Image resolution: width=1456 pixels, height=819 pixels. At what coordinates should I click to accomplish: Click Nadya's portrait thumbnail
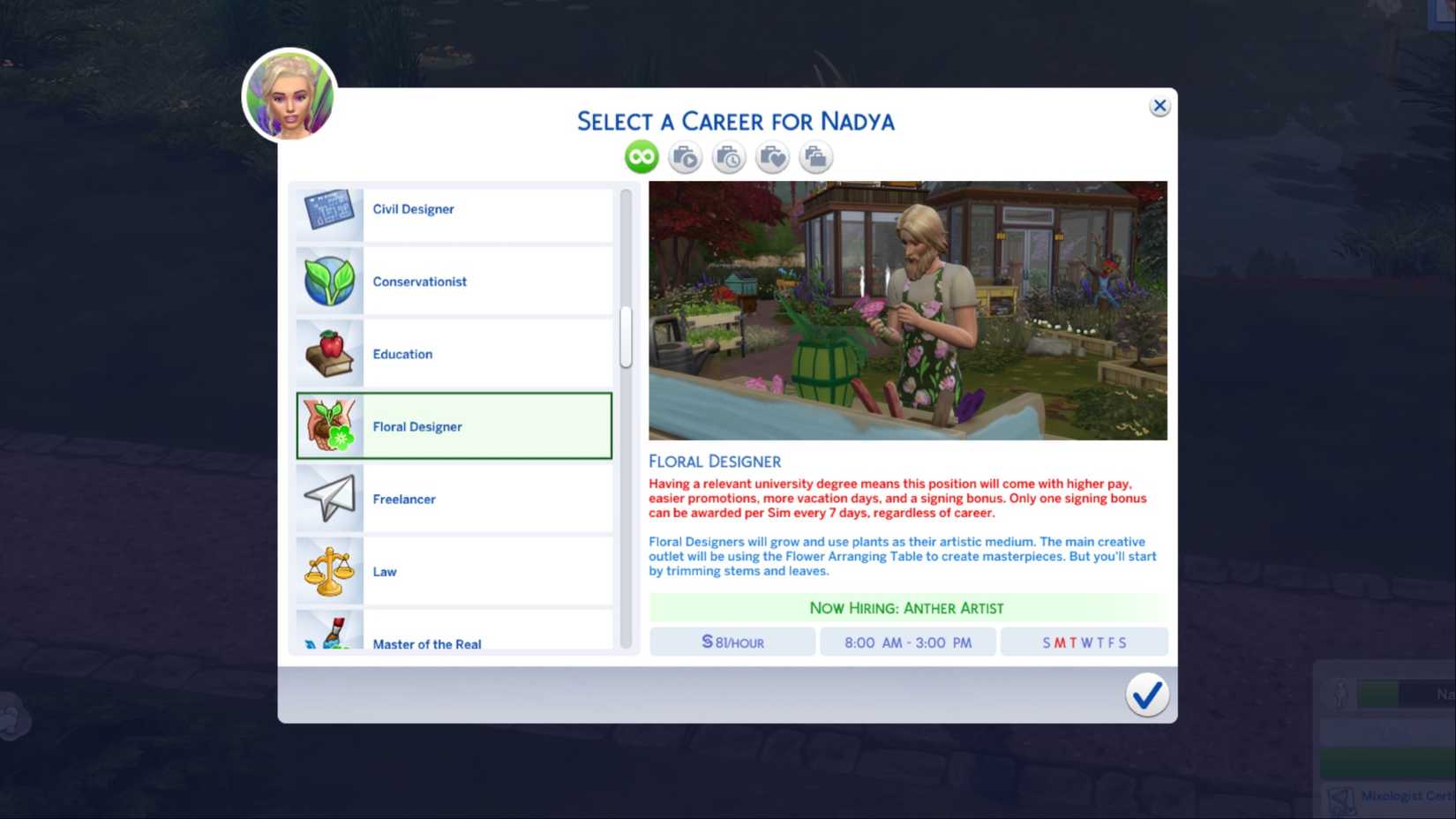(x=290, y=94)
